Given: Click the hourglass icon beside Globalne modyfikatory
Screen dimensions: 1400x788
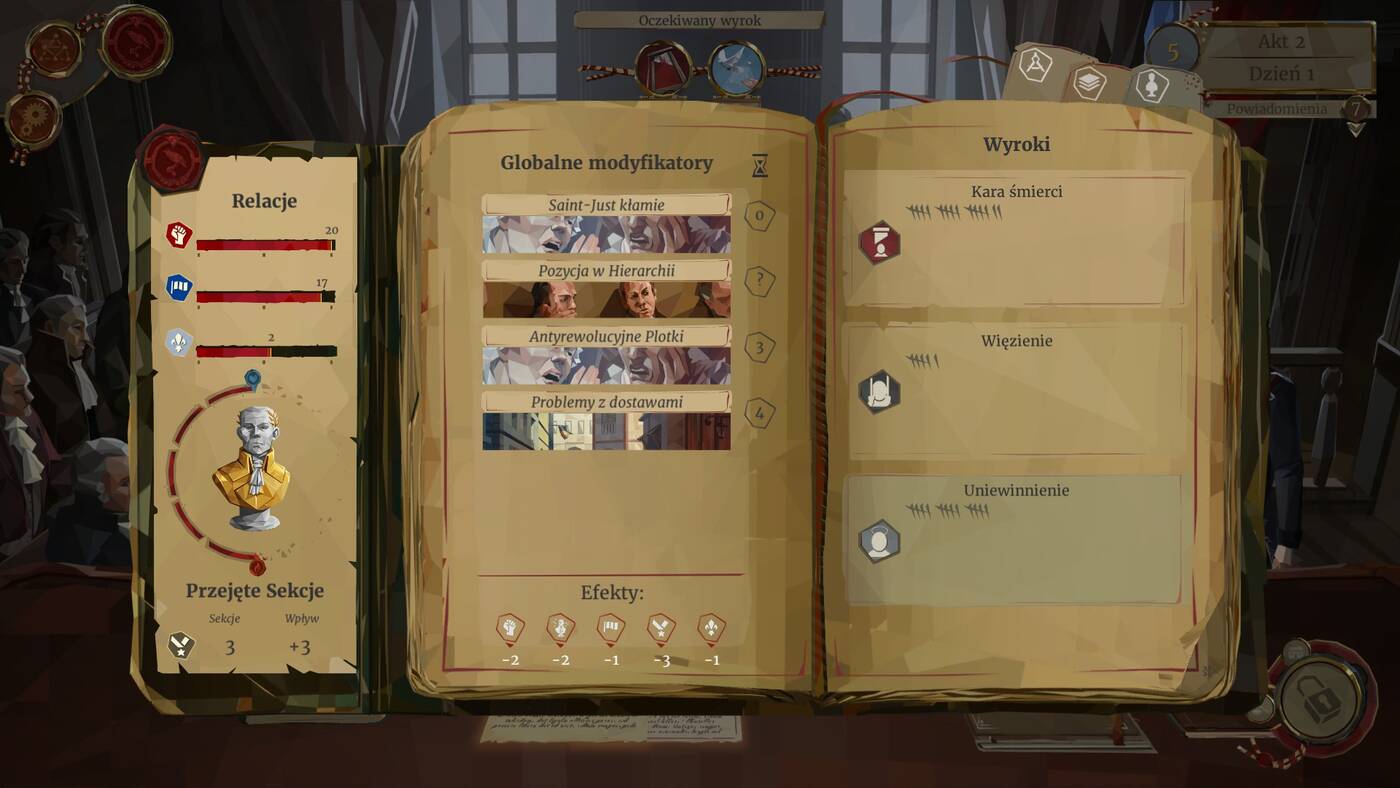Looking at the screenshot, I should pos(760,165).
